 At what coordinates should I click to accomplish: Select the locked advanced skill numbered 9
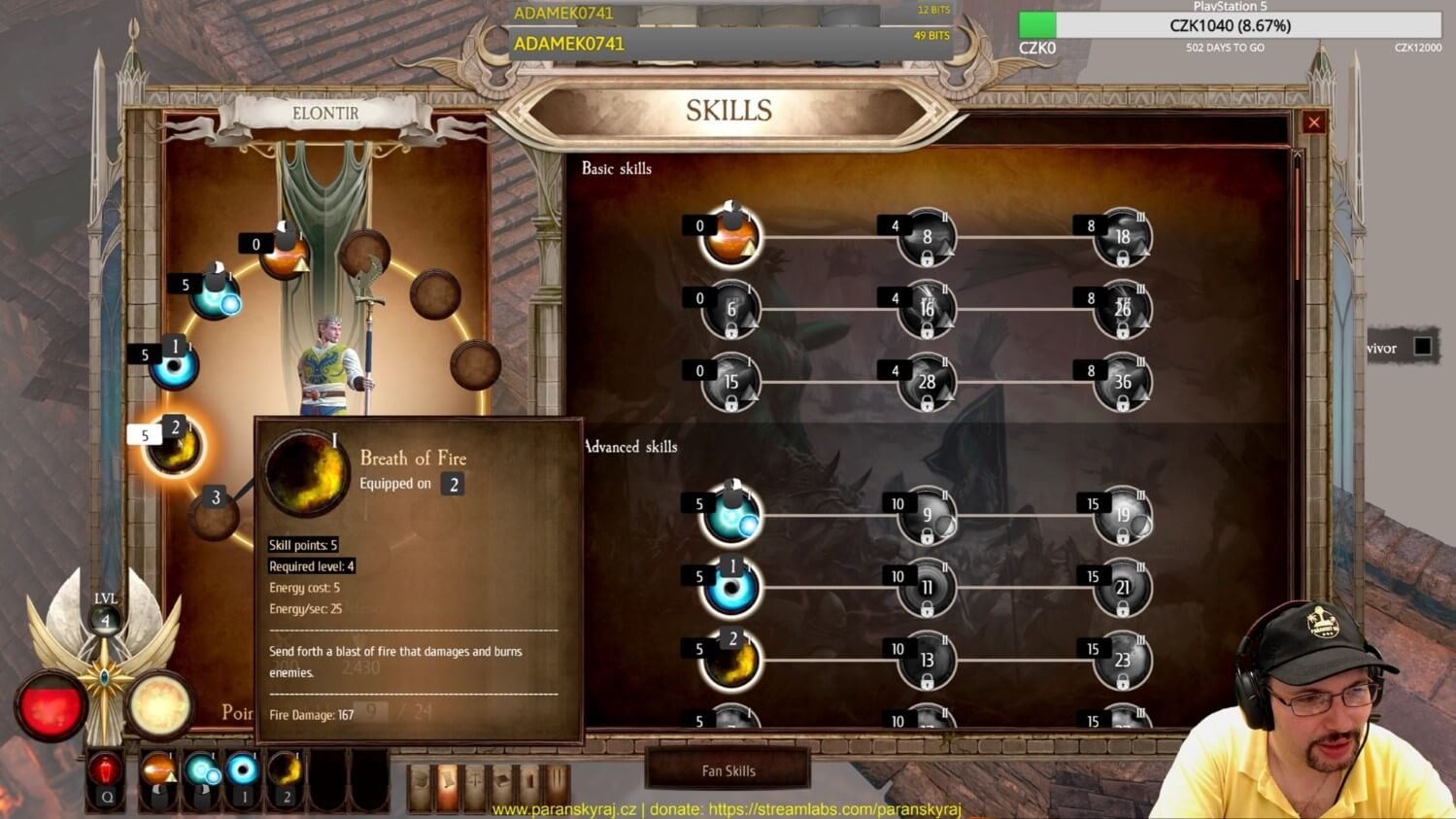point(927,516)
